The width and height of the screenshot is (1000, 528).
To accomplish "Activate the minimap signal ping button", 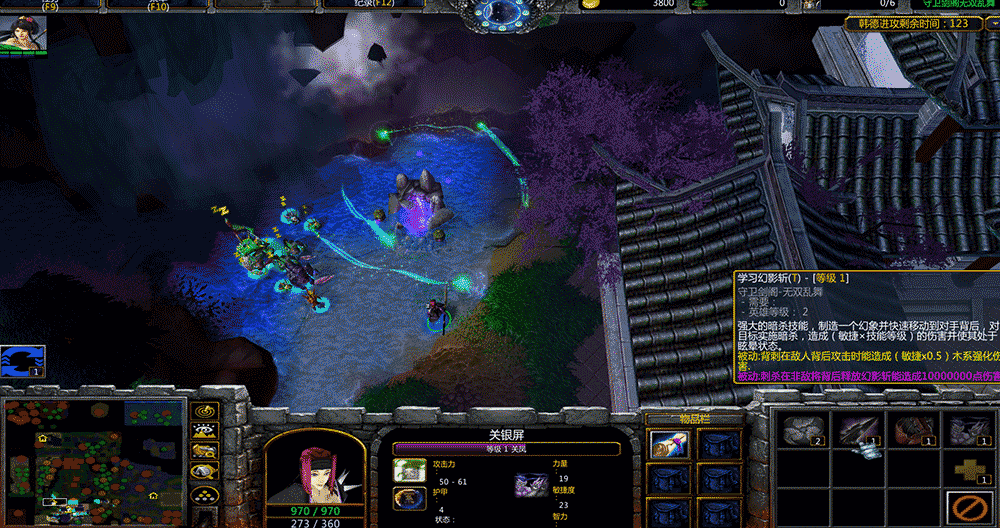I will (206, 410).
